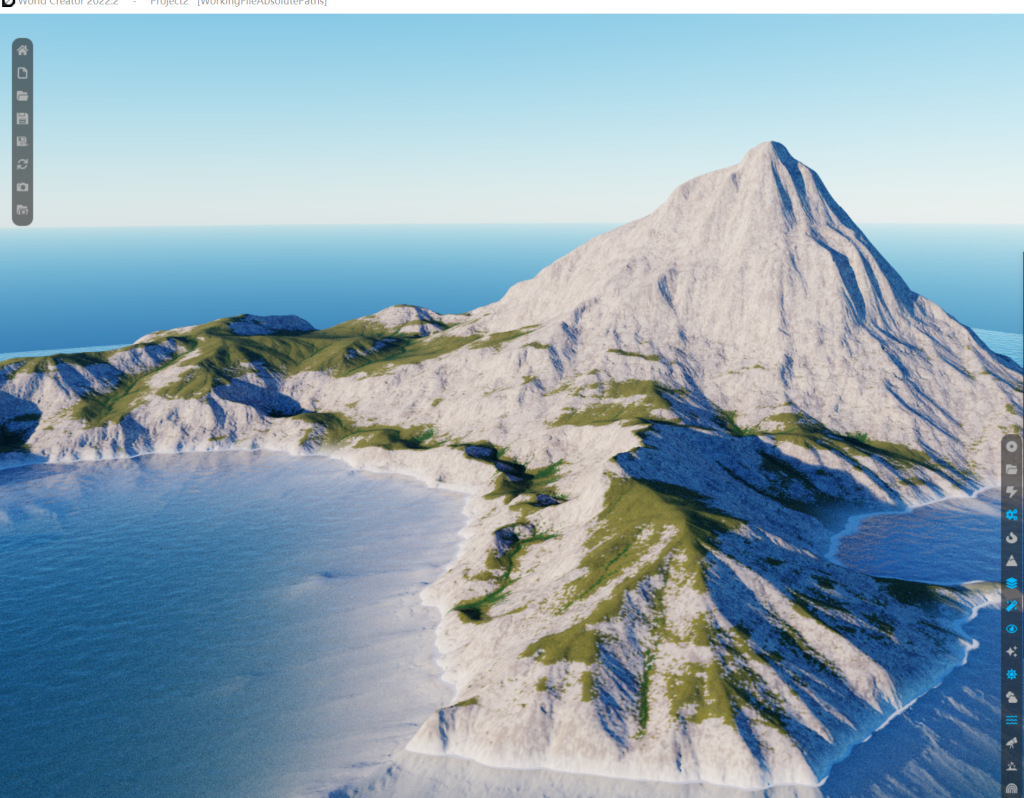The width and height of the screenshot is (1024, 798).
Task: Click the disc icon atop the right toolbar
Action: tap(1012, 446)
